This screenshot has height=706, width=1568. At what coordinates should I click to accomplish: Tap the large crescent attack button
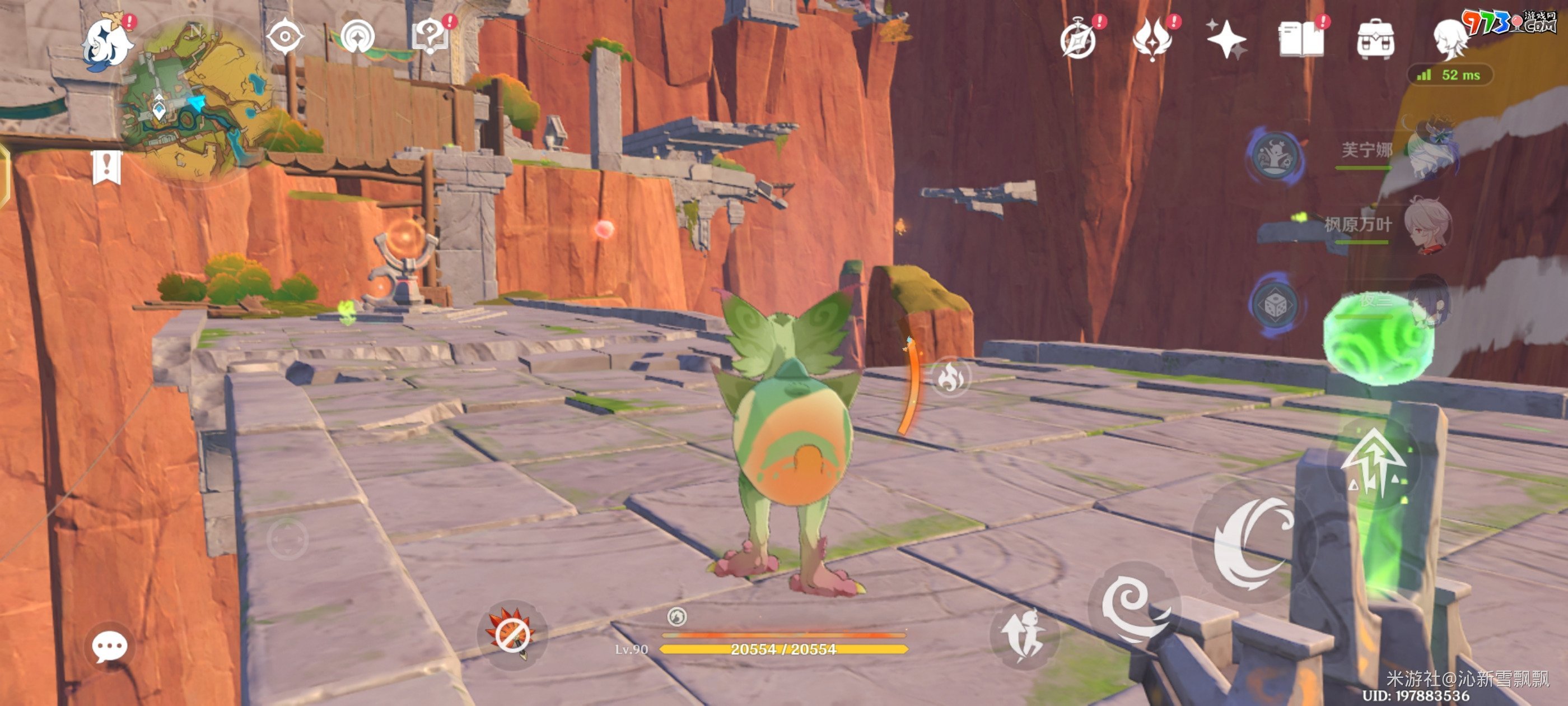point(1254,542)
